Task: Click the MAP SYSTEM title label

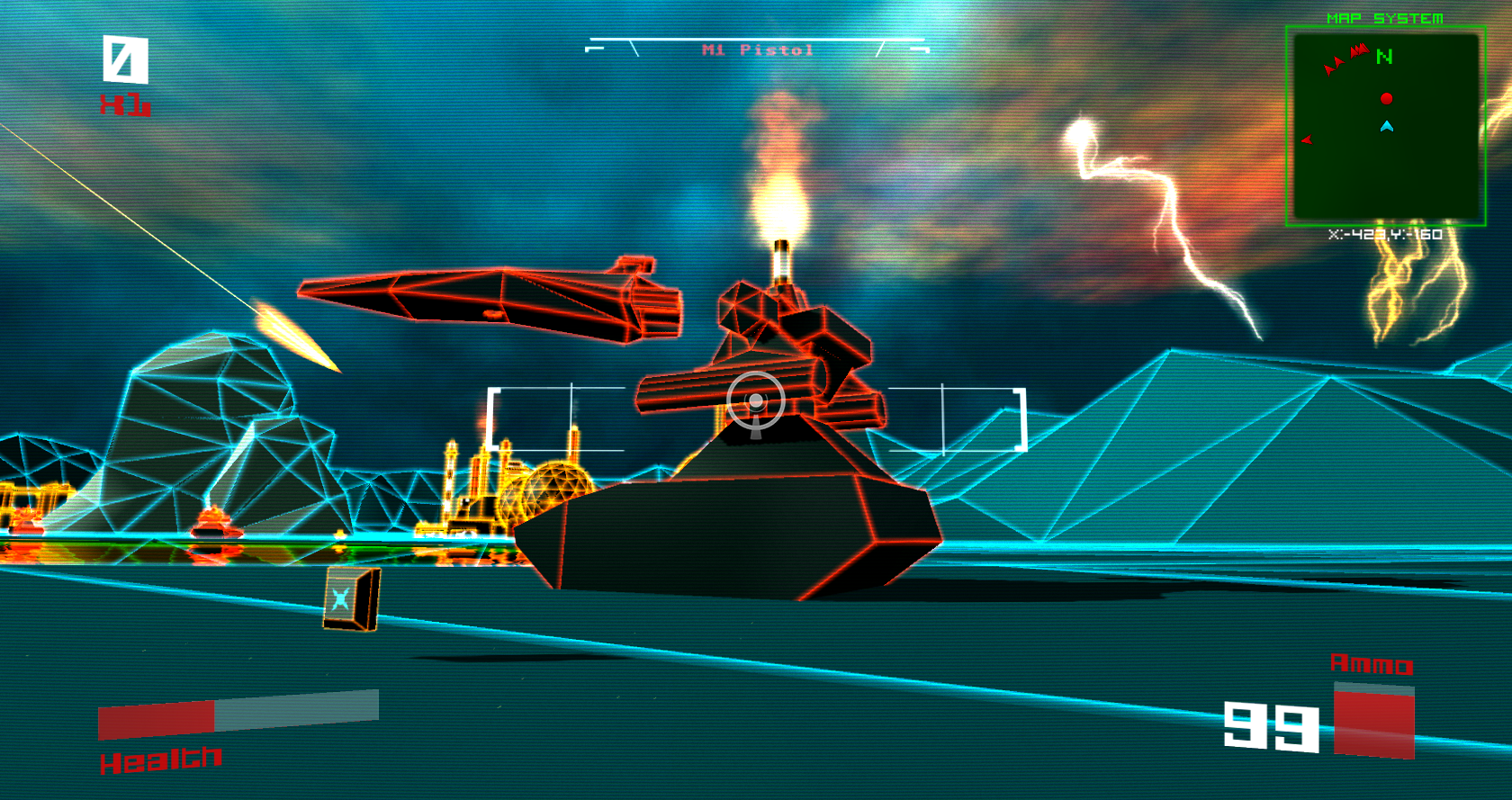Action: [1385, 15]
